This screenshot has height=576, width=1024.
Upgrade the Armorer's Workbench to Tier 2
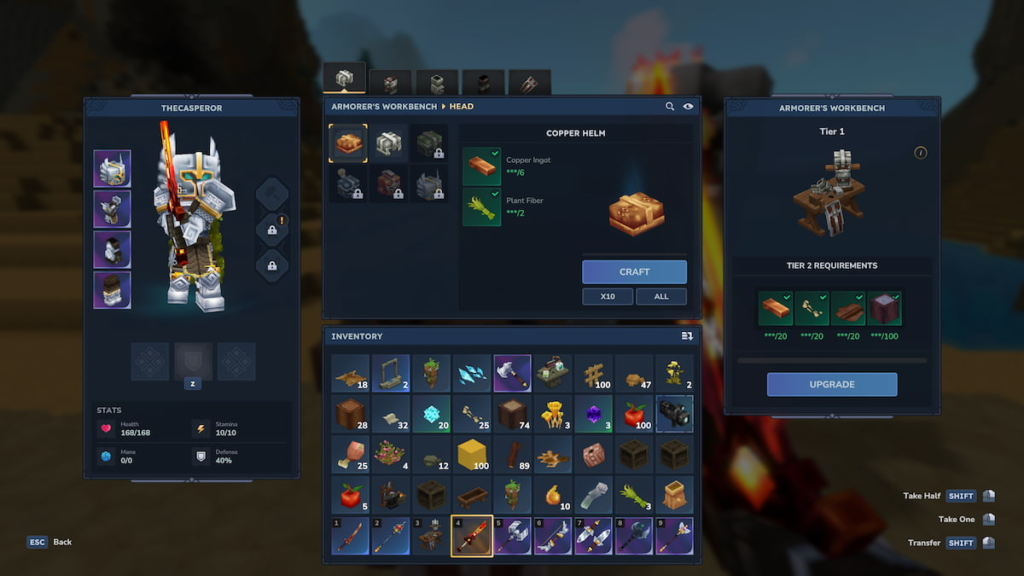[831, 384]
